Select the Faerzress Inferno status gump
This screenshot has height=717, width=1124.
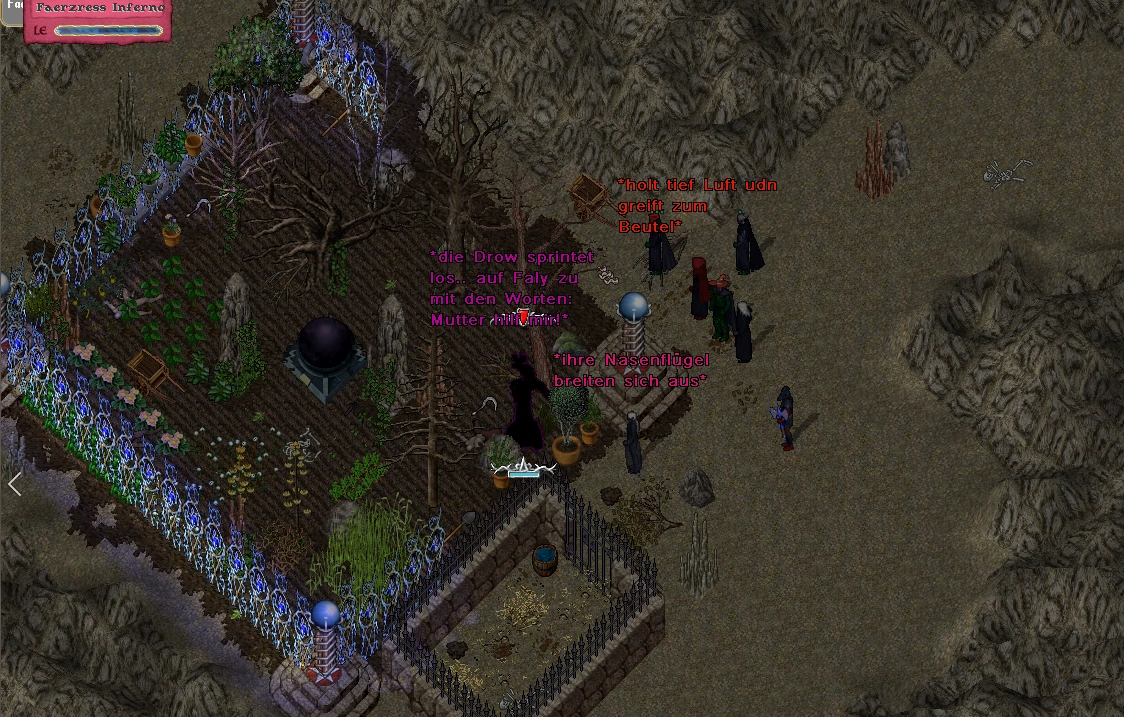[x=98, y=20]
